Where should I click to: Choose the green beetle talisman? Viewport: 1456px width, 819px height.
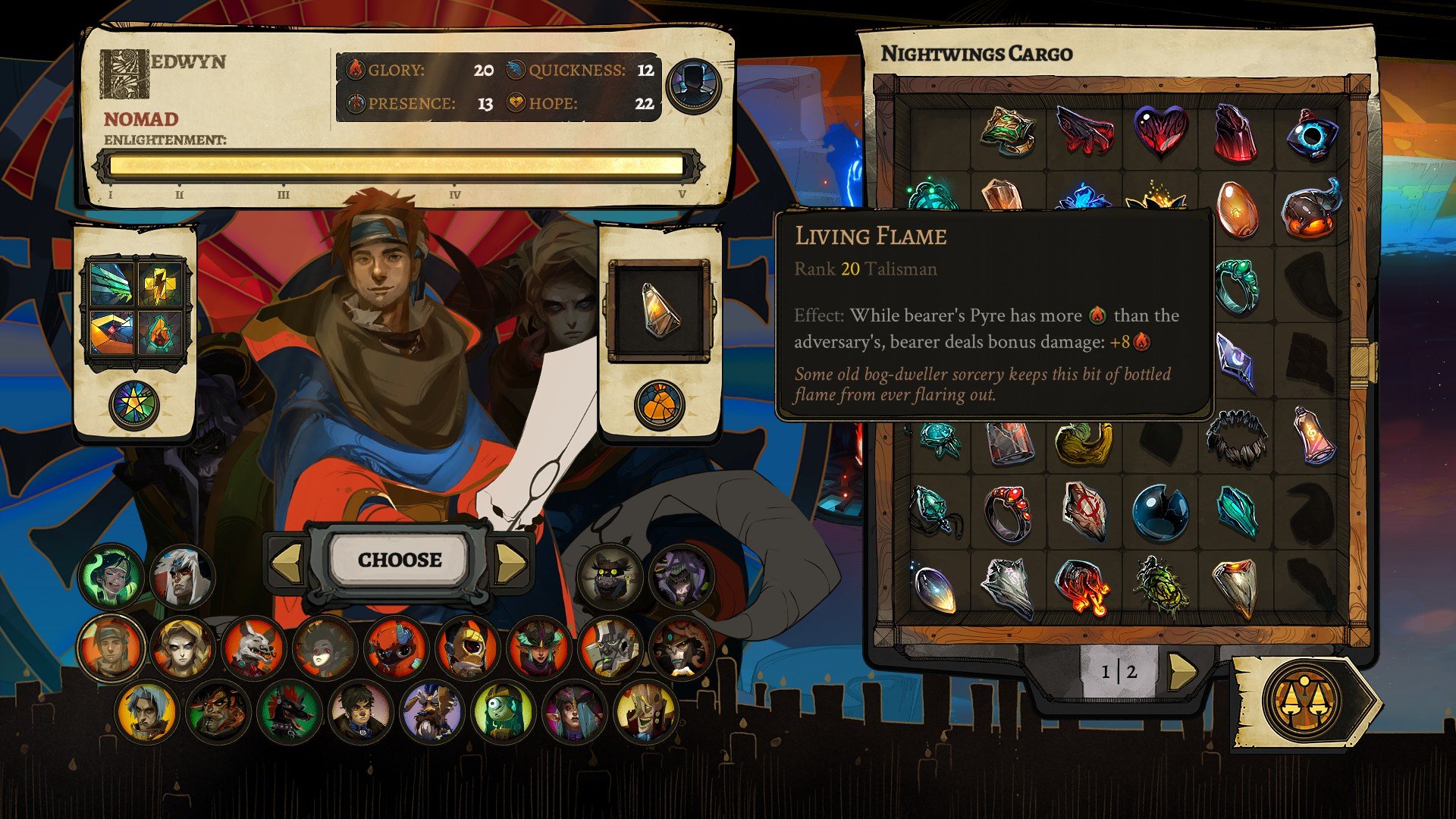click(1159, 586)
